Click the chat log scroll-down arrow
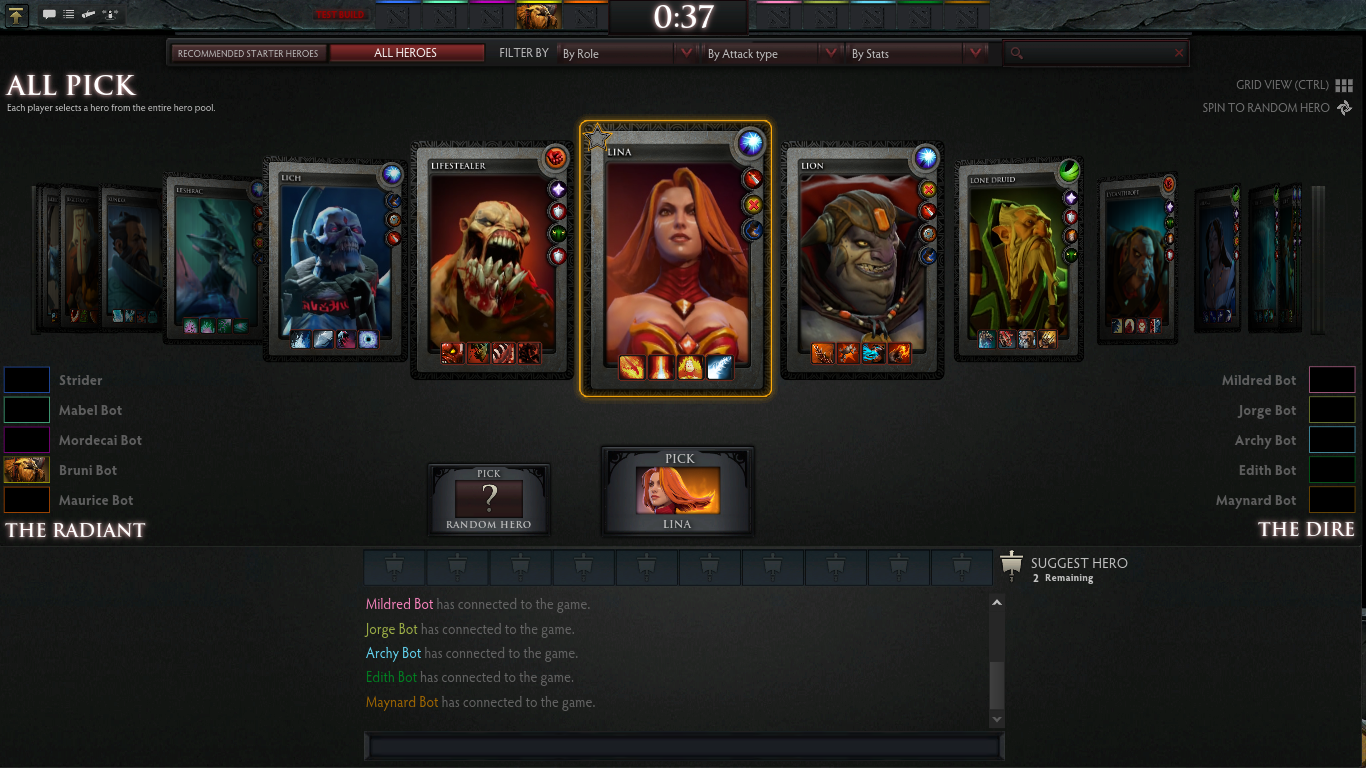The width and height of the screenshot is (1366, 768). (x=996, y=719)
